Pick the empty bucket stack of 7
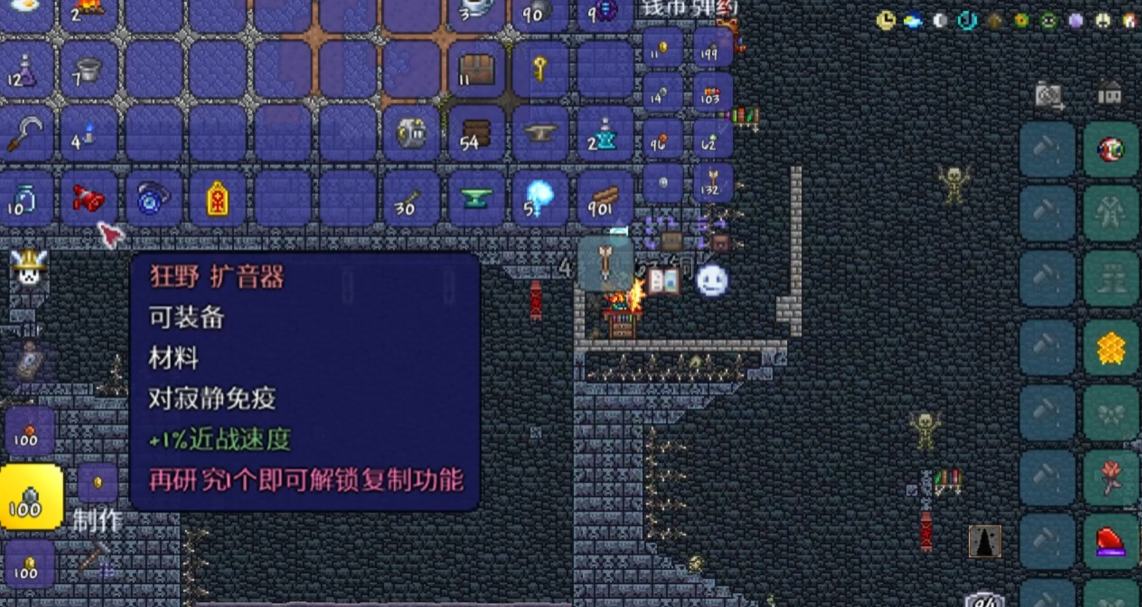 click(89, 69)
